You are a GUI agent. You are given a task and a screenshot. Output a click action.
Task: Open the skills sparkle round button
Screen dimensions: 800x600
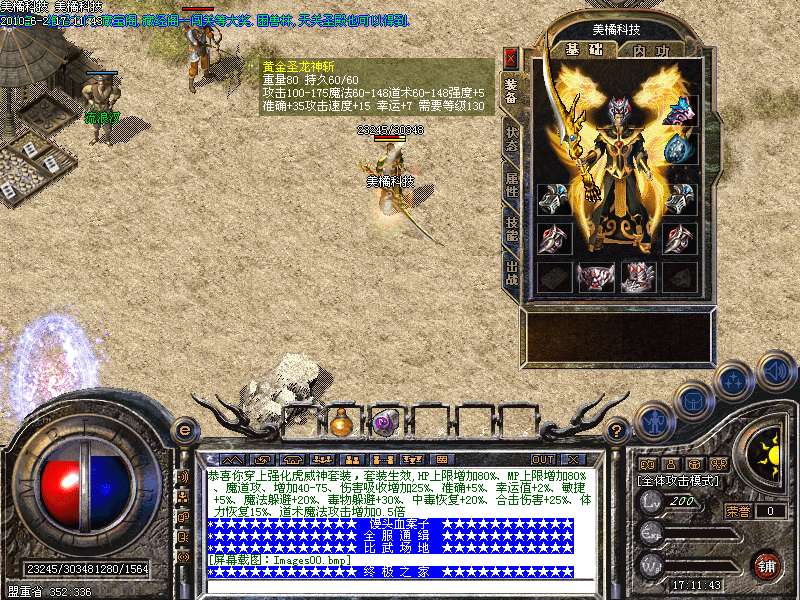733,381
